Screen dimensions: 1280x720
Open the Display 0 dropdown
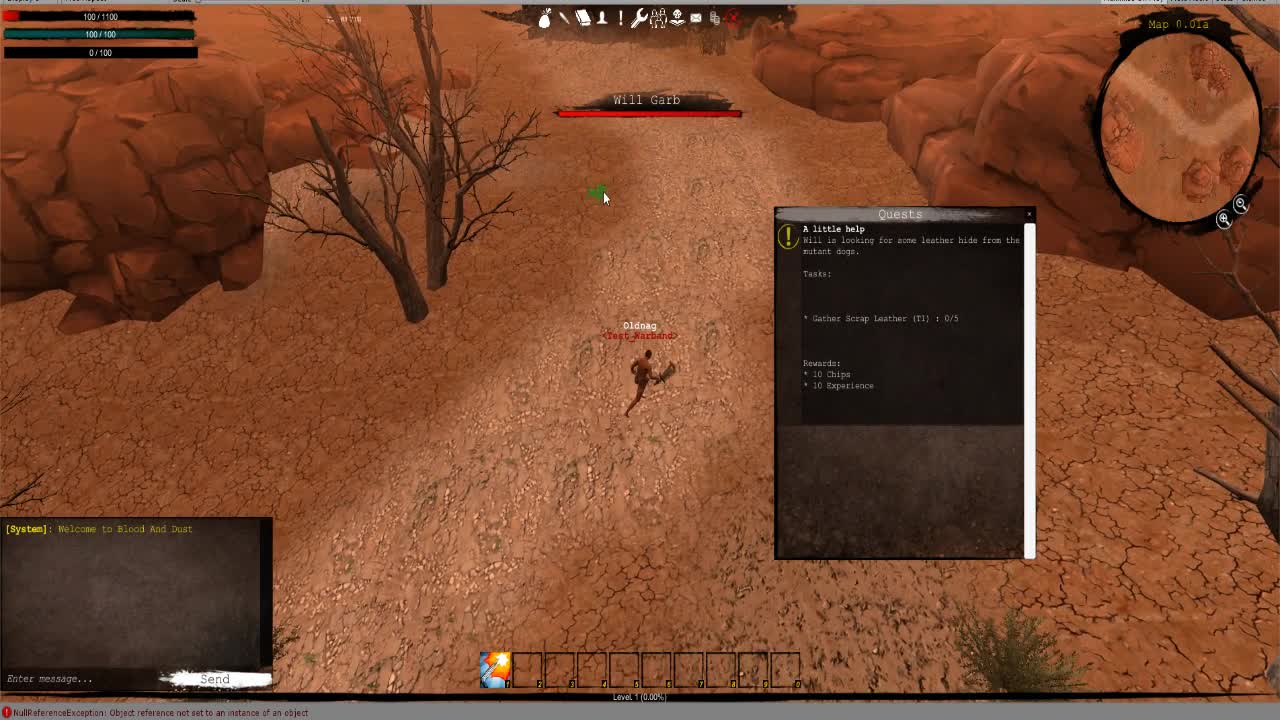pyautogui.click(x=25, y=3)
